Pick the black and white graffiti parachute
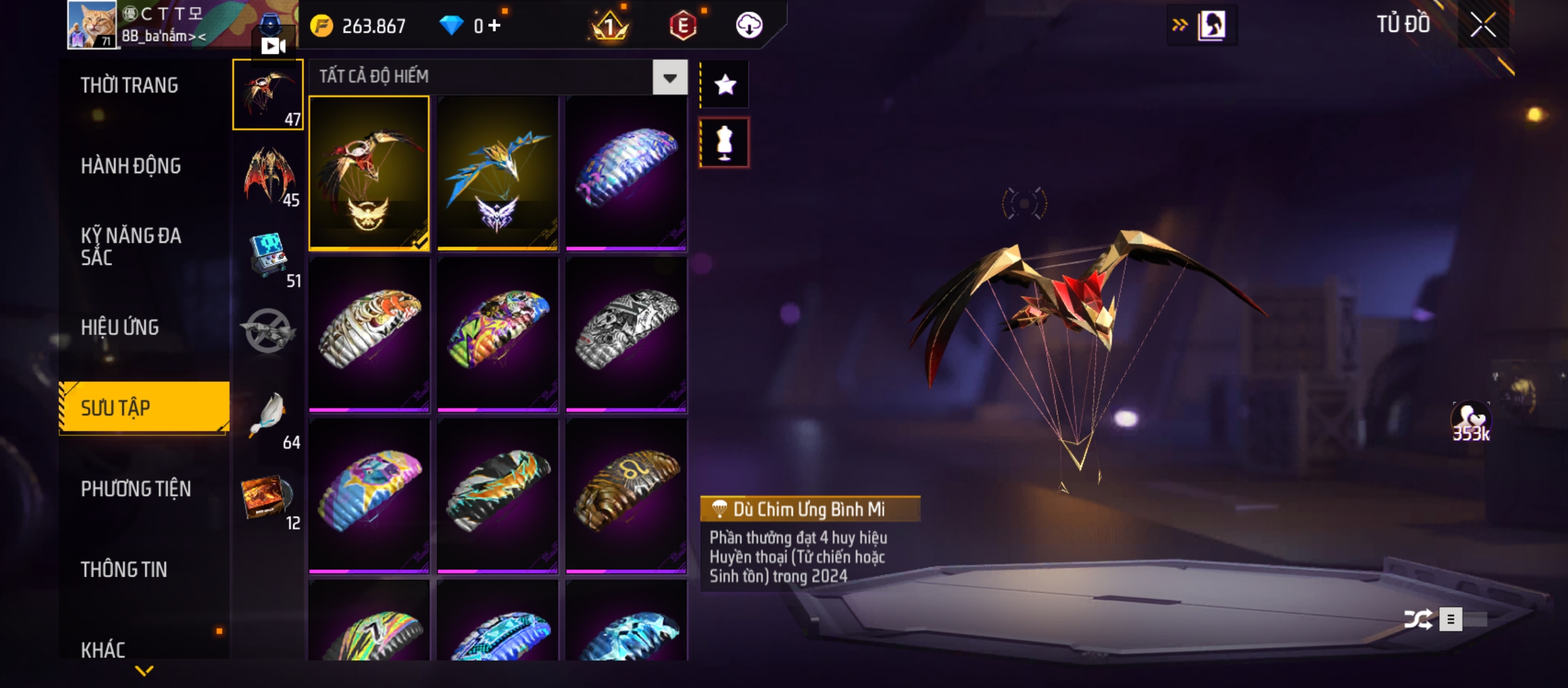Image resolution: width=1568 pixels, height=688 pixels. [626, 334]
